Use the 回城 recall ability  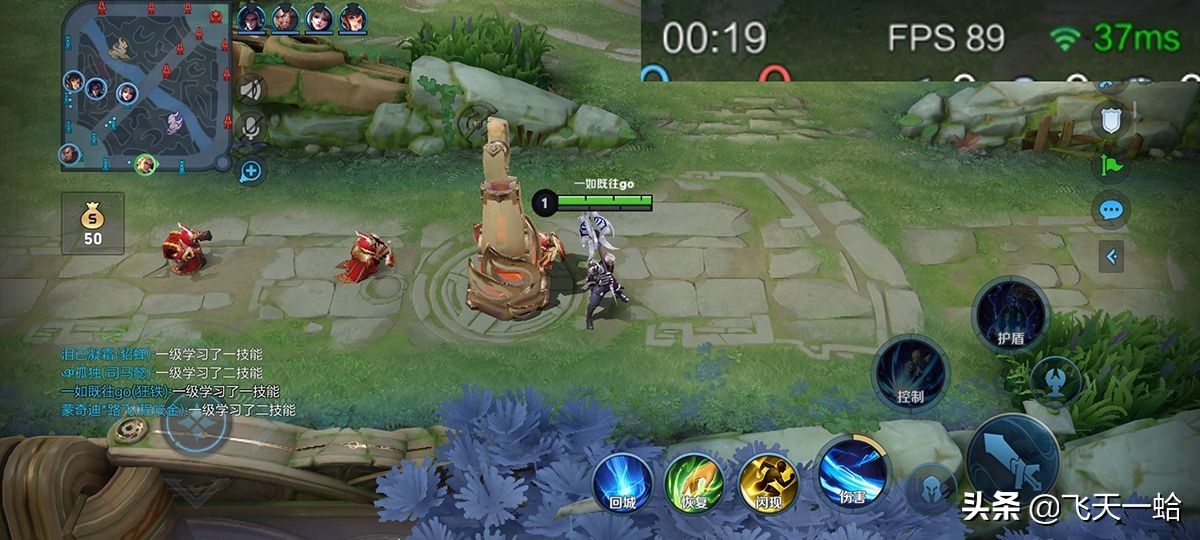[622, 482]
